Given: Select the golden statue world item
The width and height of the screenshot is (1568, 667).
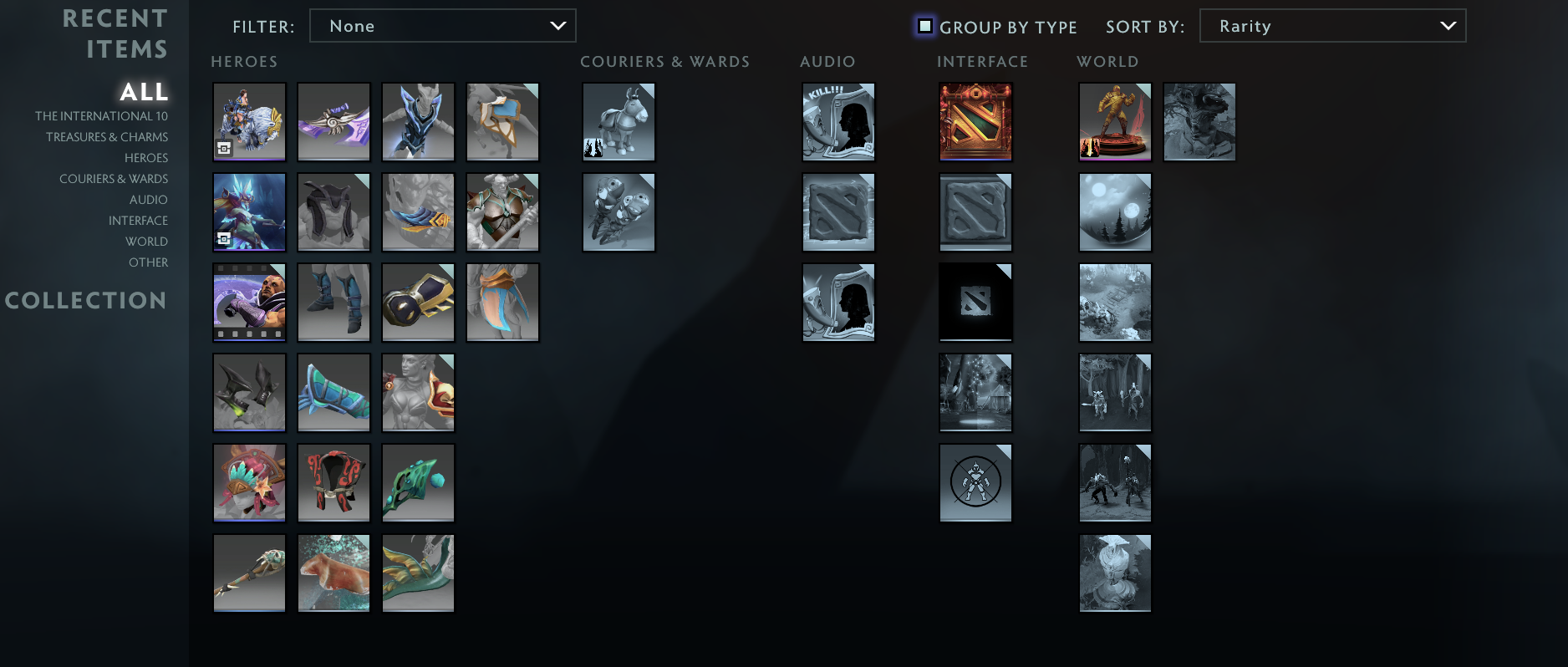Looking at the screenshot, I should click(1115, 122).
